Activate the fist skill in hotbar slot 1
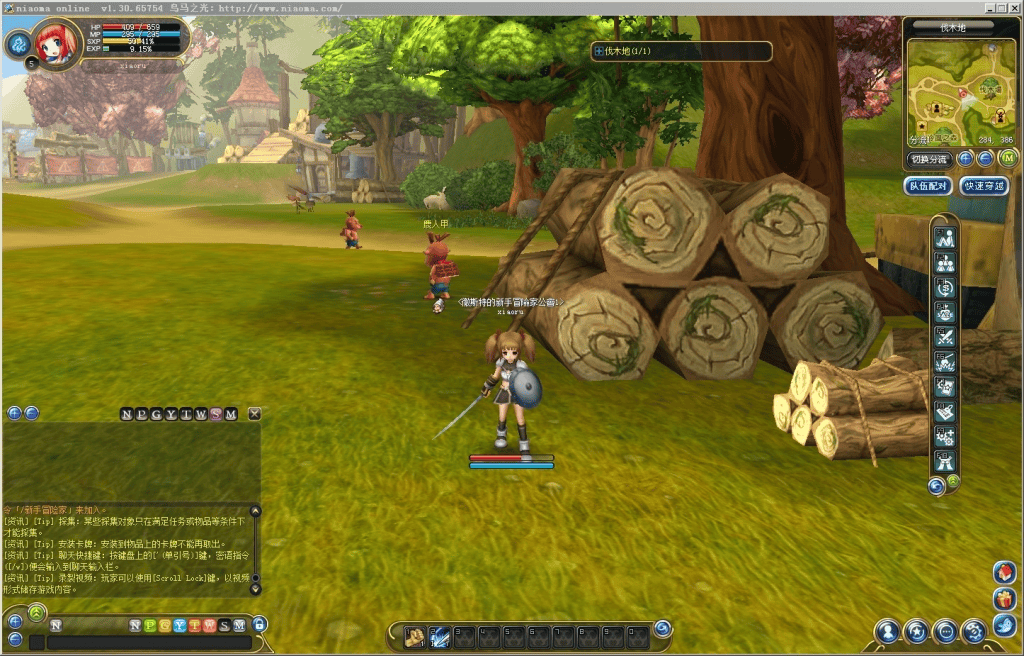 coord(415,636)
